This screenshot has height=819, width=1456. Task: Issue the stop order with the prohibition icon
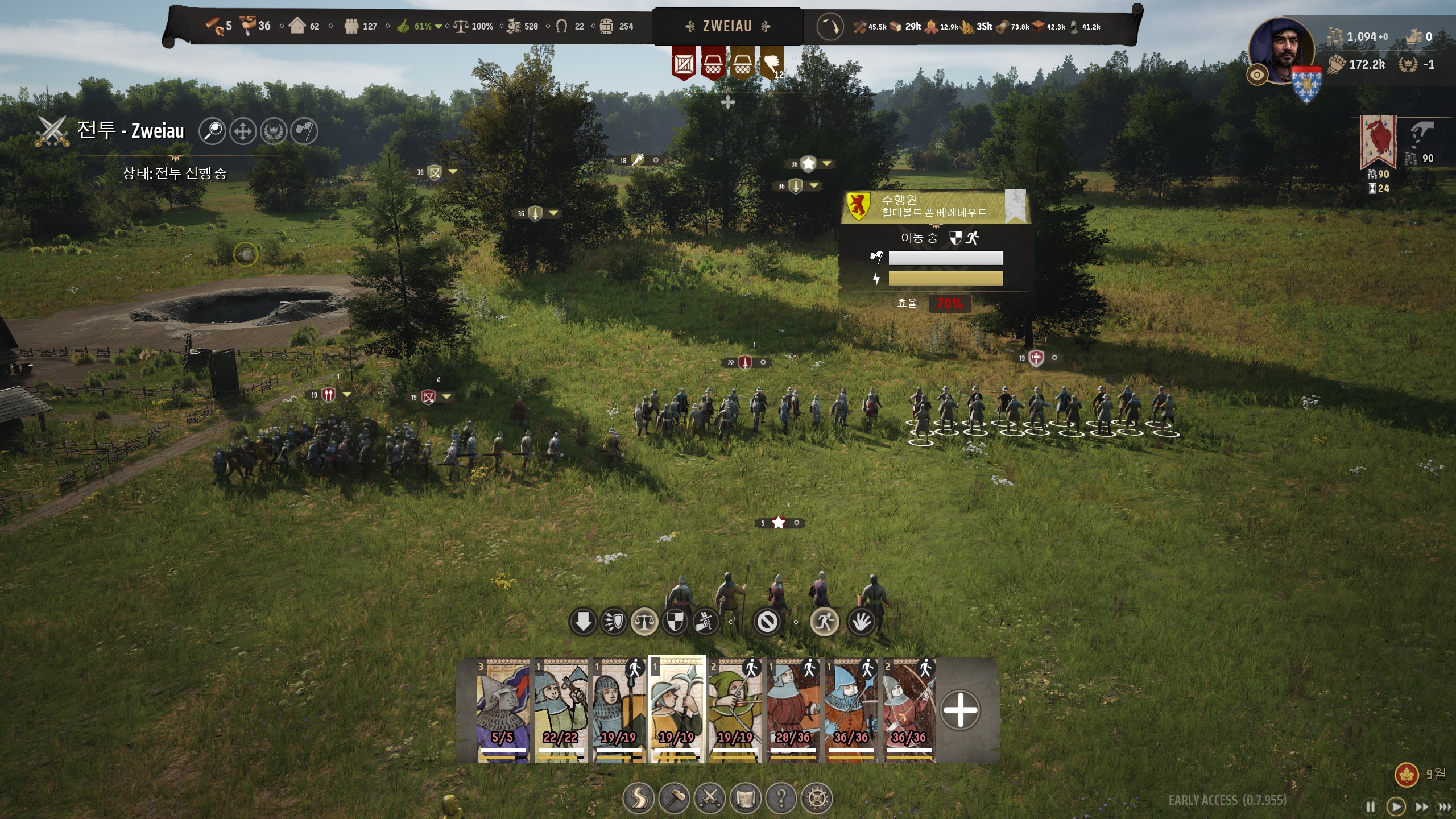point(767,622)
